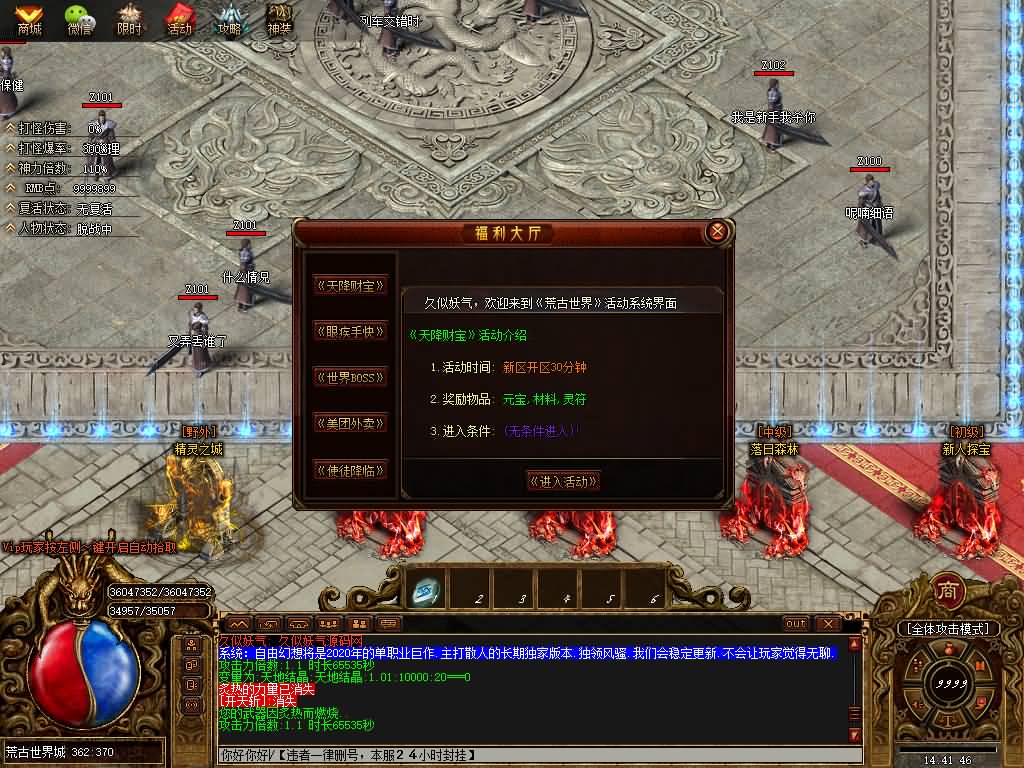Open the 攻略 guide icon
The width and height of the screenshot is (1024, 768).
tap(231, 19)
